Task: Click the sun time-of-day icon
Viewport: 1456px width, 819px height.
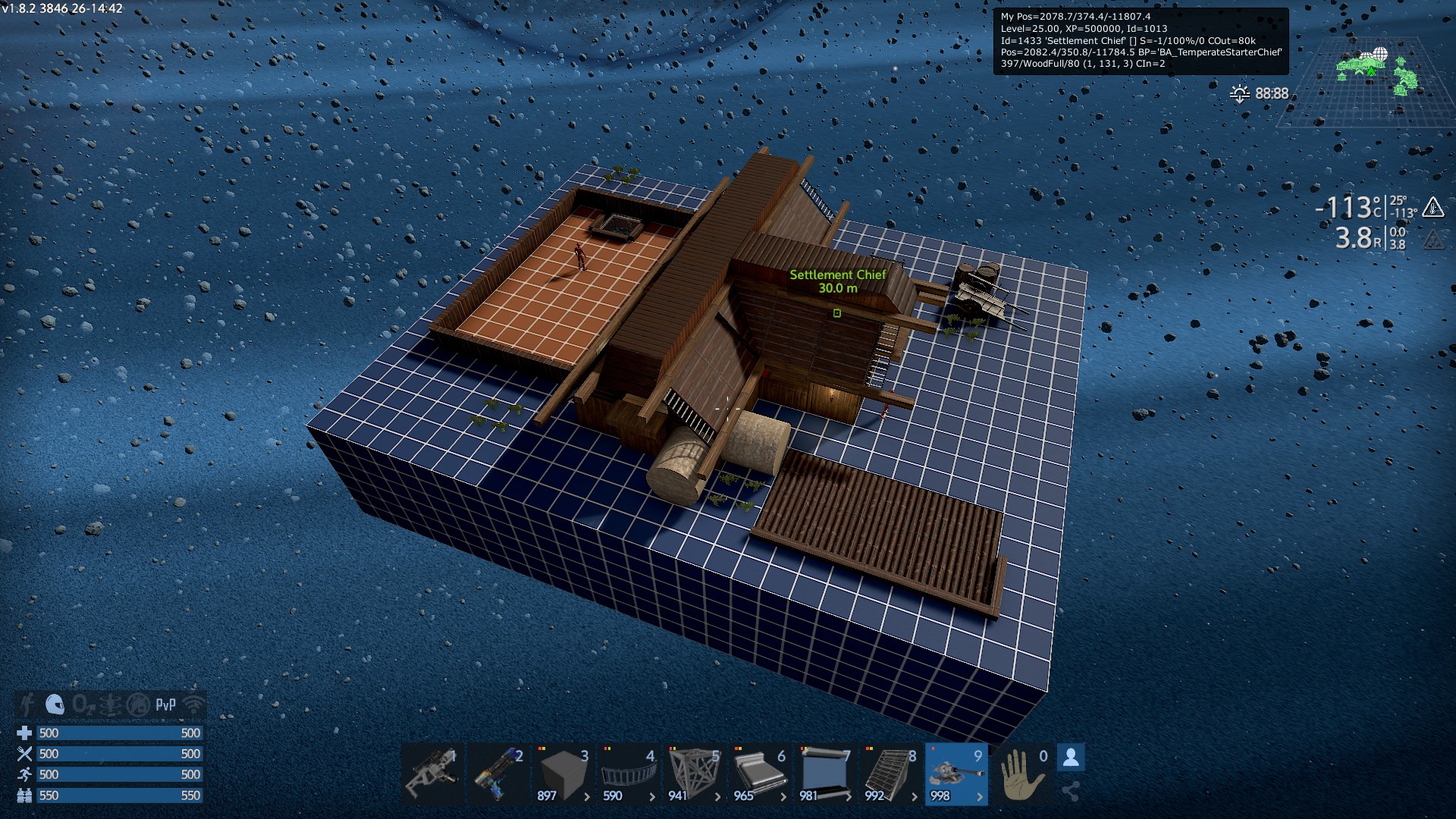Action: pyautogui.click(x=1240, y=93)
